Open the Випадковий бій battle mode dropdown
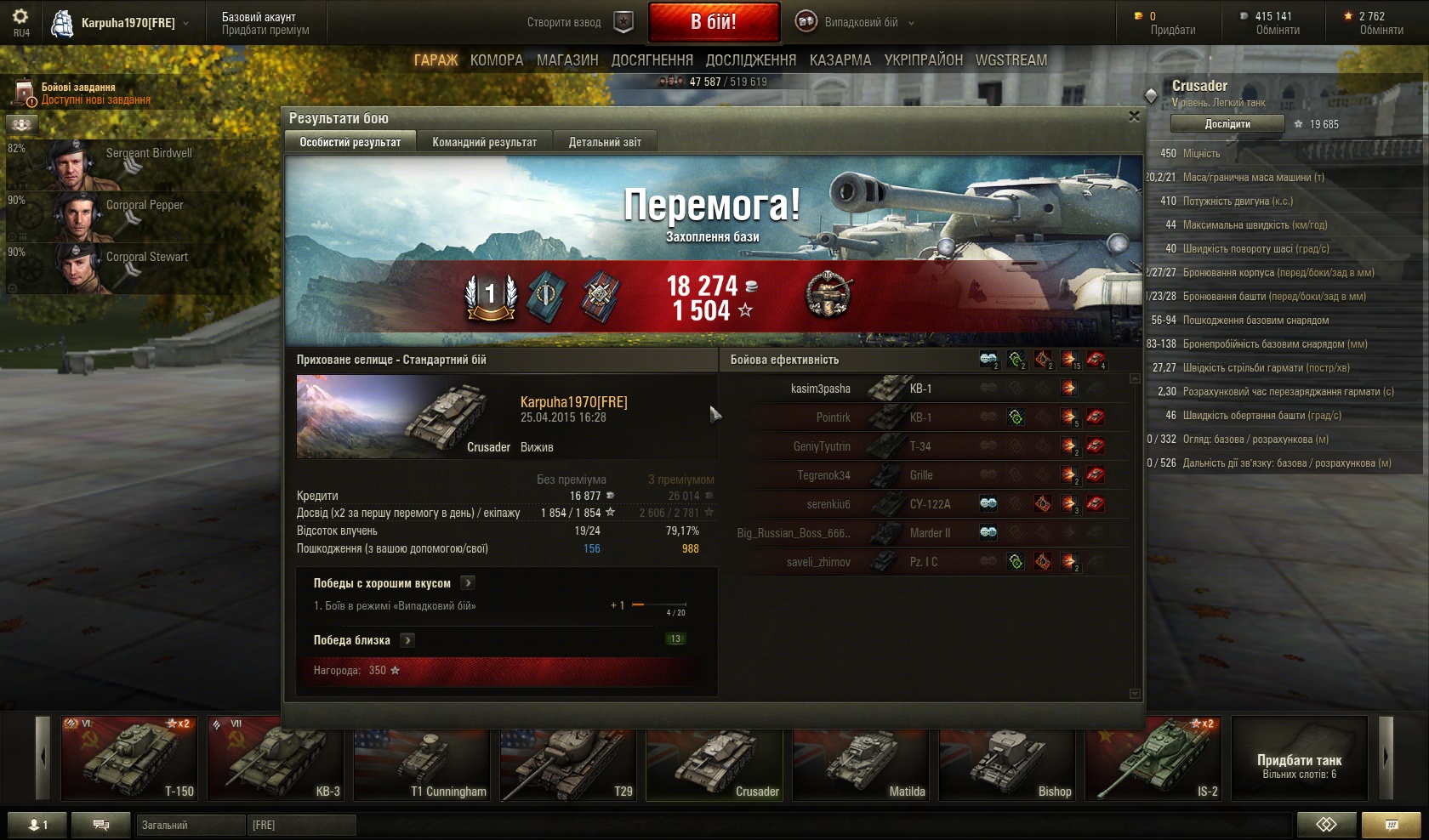This screenshot has height=840, width=1429. (x=856, y=22)
